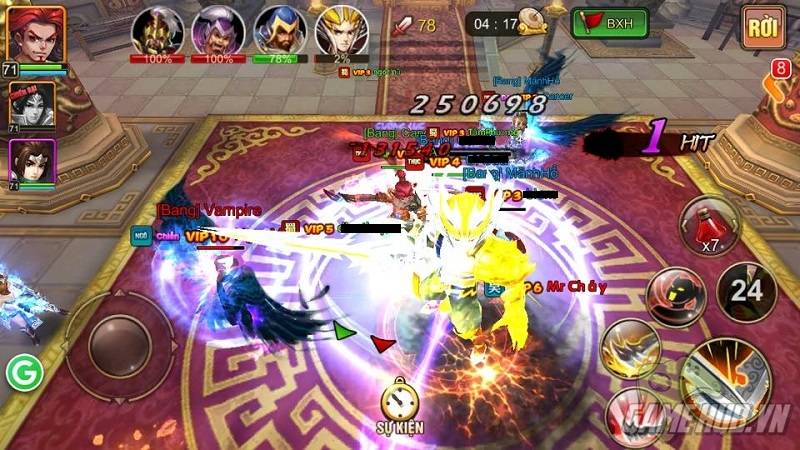
Task: Use the red health potion x7
Action: click(x=709, y=225)
